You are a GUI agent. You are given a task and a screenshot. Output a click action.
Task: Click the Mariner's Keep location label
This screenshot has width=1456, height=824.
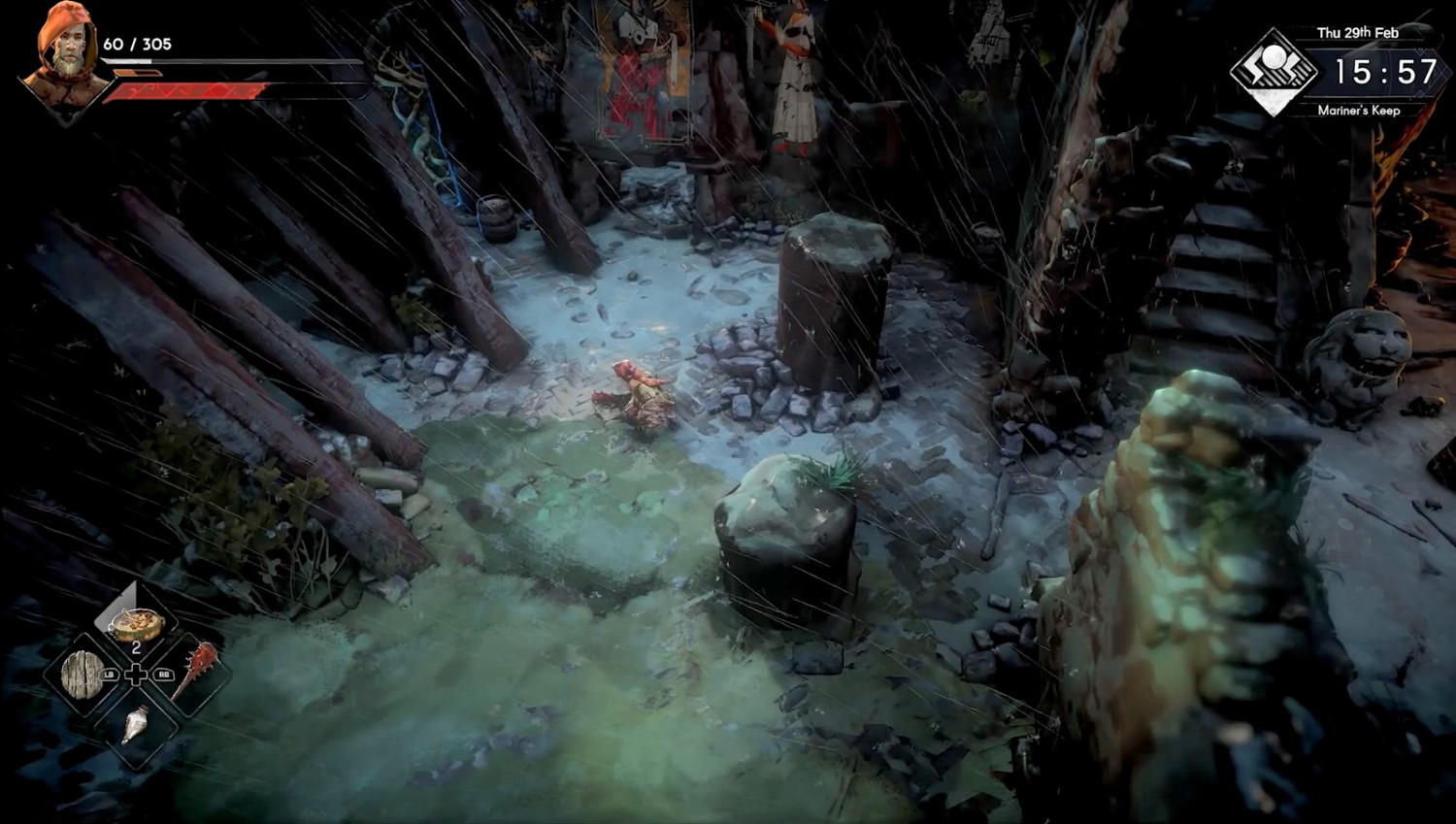[x=1360, y=111]
